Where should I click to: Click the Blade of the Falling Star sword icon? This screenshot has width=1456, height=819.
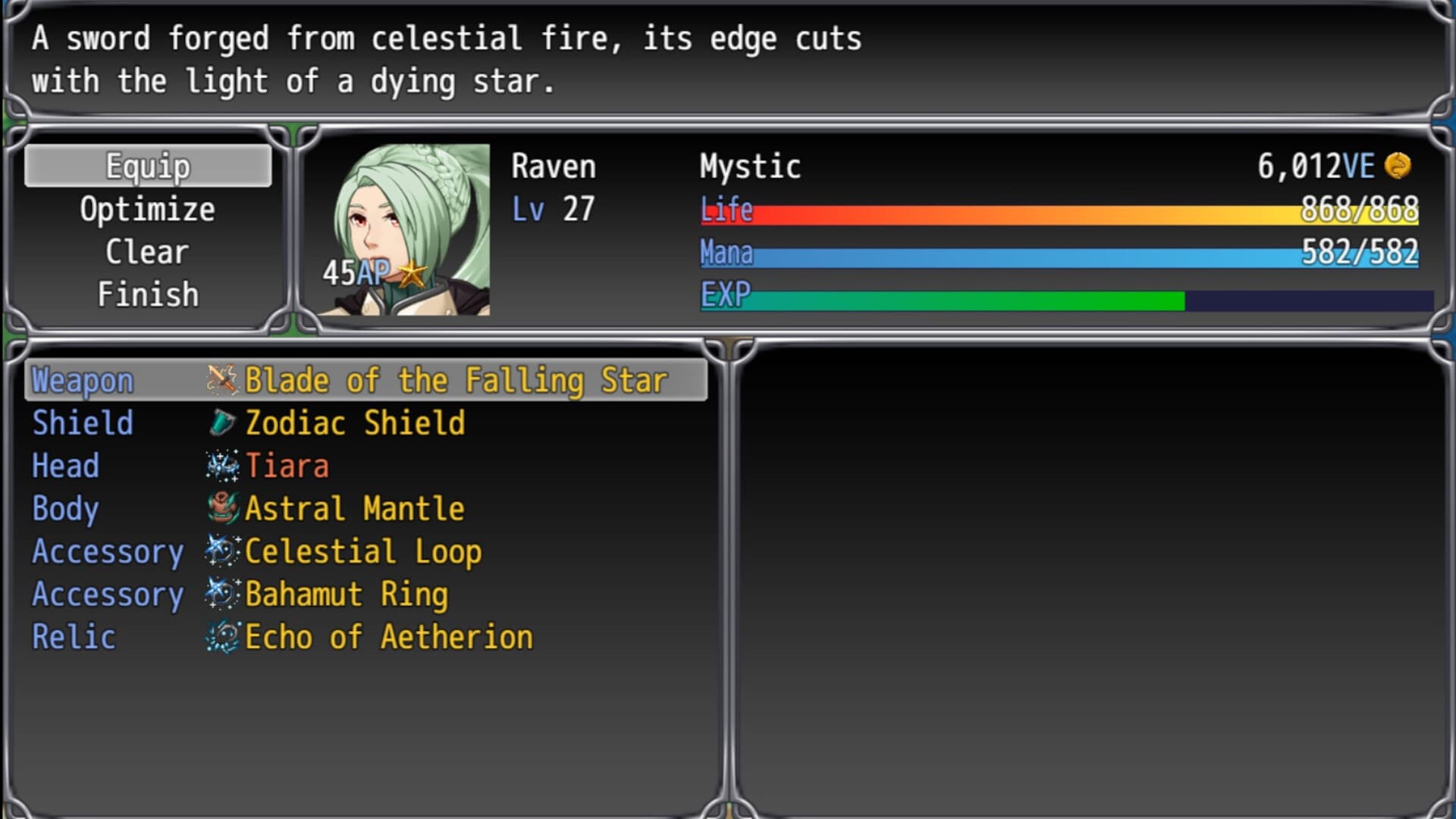(221, 380)
